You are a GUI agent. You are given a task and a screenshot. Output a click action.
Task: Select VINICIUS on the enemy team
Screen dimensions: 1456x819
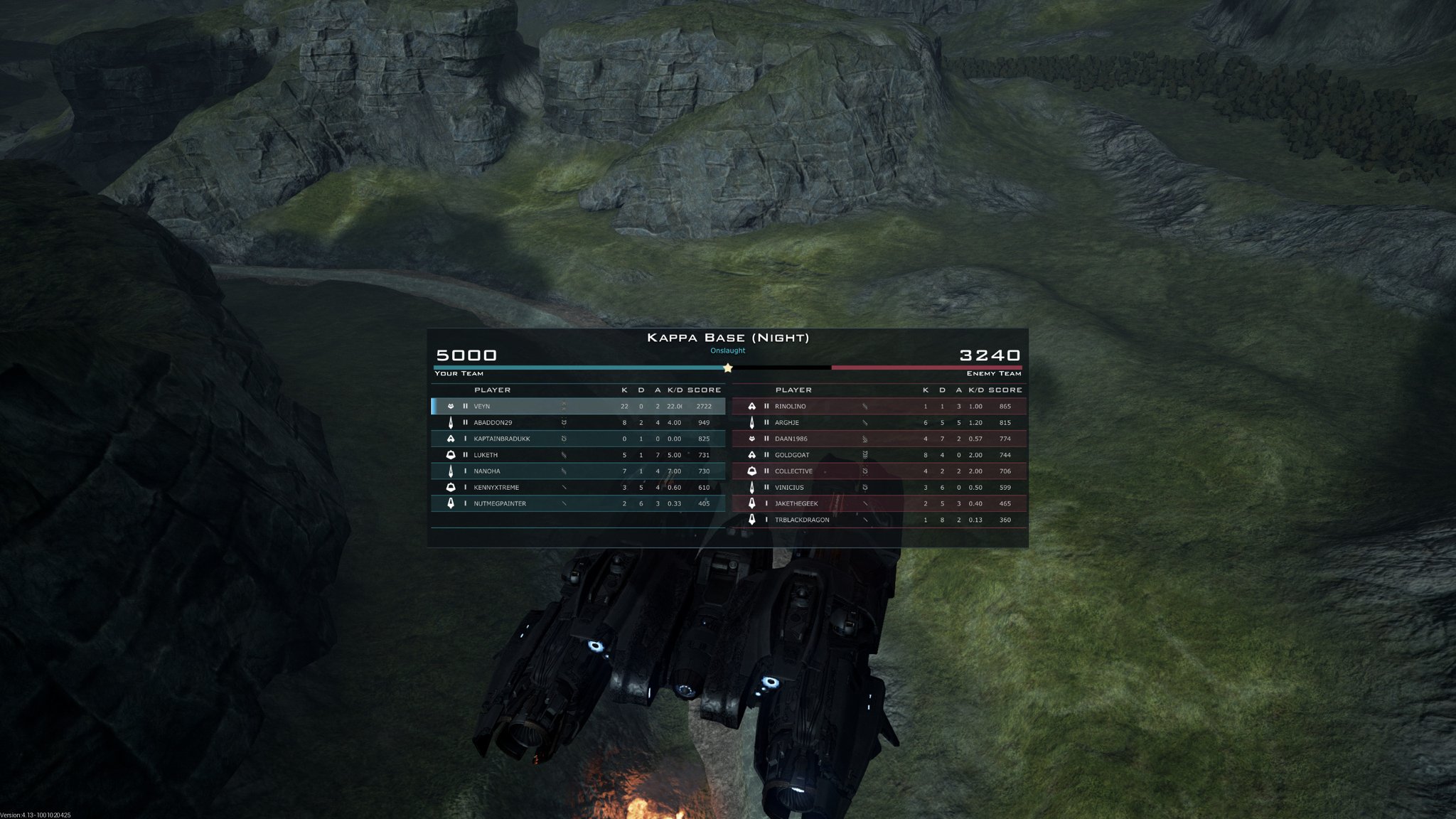coord(879,488)
